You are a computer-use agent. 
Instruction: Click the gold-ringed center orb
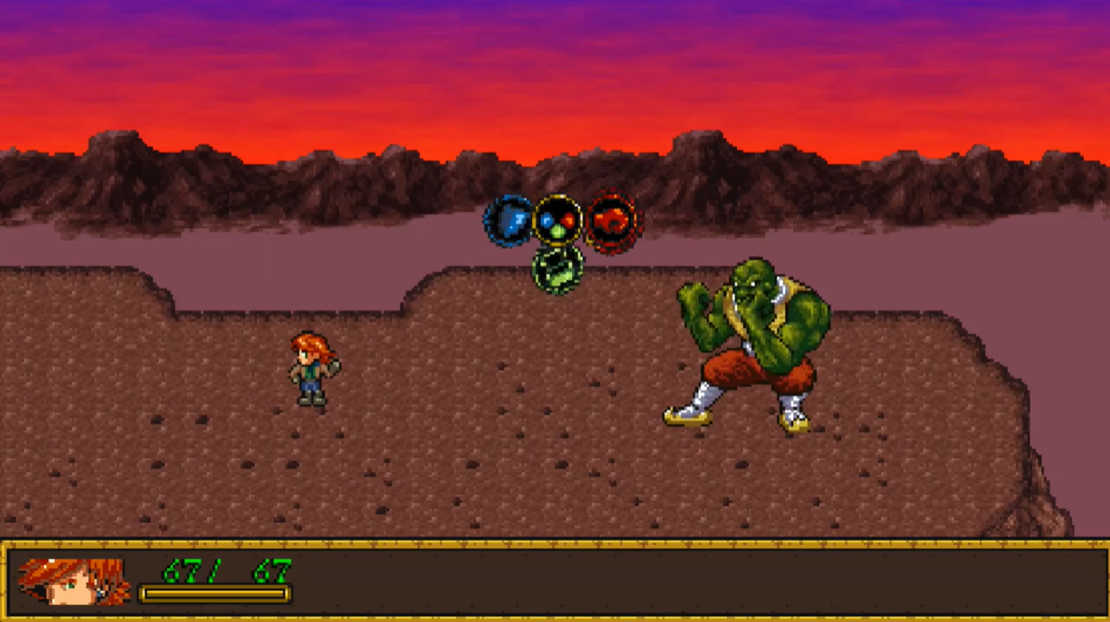pyautogui.click(x=558, y=220)
